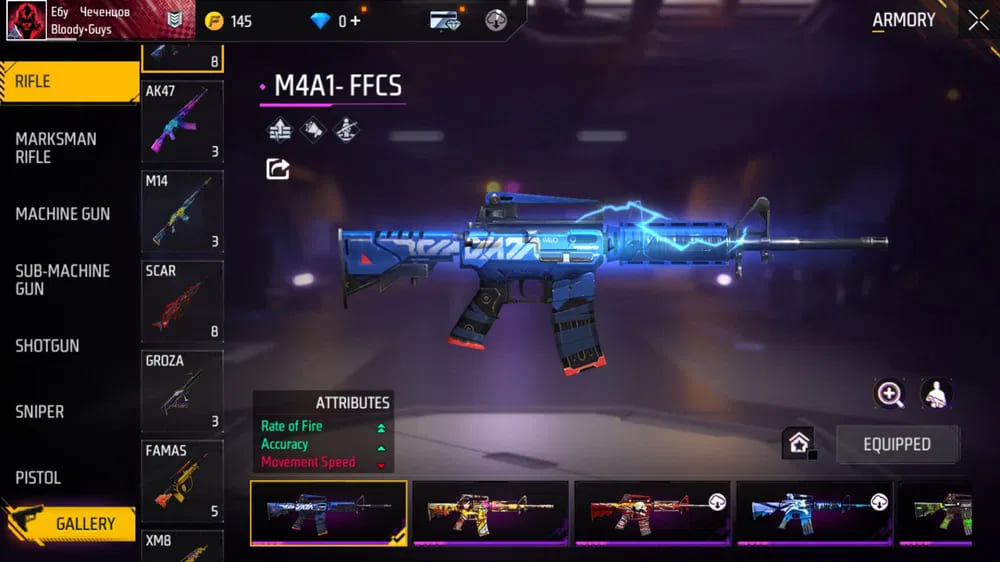Close the Armory screen
This screenshot has height=562, width=1000.
click(x=977, y=20)
